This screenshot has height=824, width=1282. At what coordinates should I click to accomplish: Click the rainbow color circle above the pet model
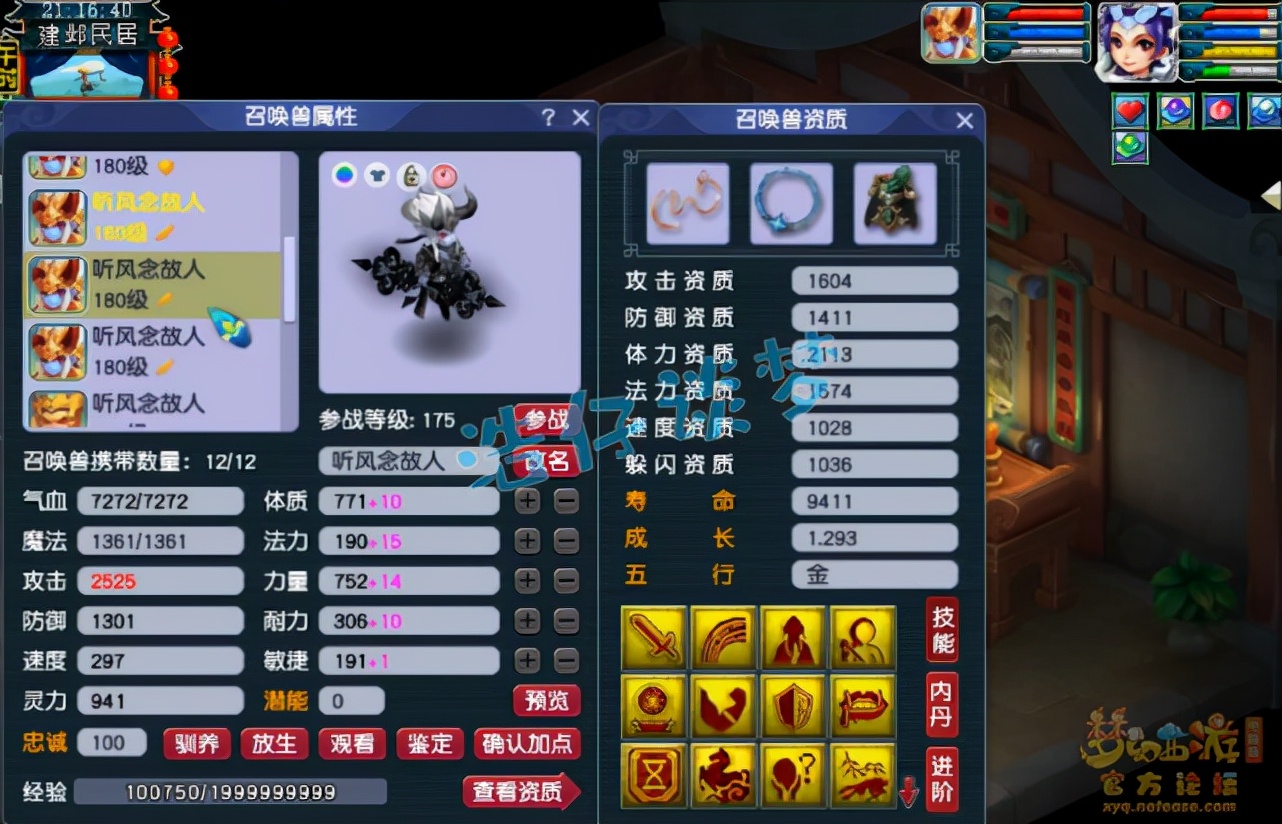click(x=345, y=174)
